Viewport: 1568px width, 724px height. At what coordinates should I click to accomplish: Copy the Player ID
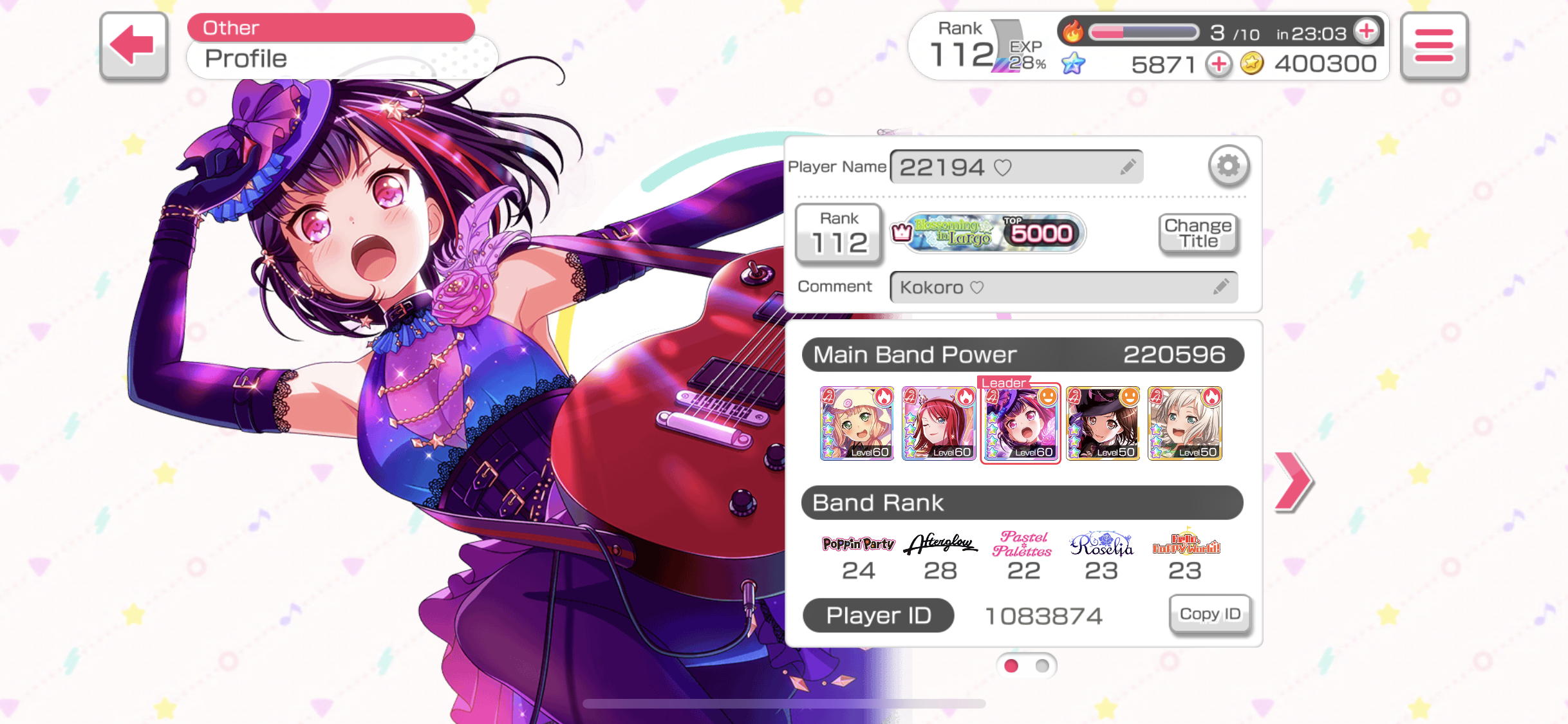tap(1209, 614)
